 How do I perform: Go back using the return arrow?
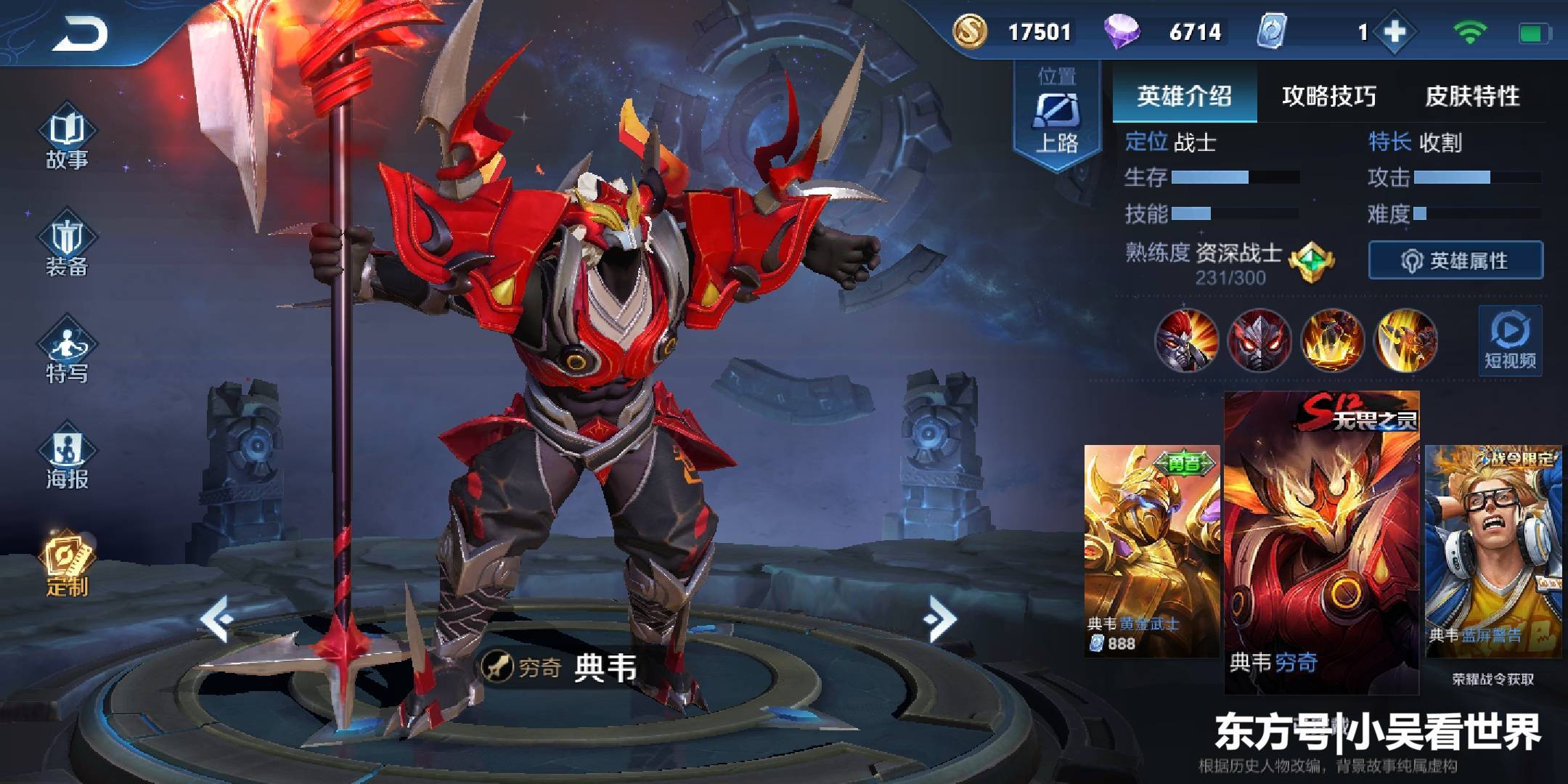tap(80, 34)
